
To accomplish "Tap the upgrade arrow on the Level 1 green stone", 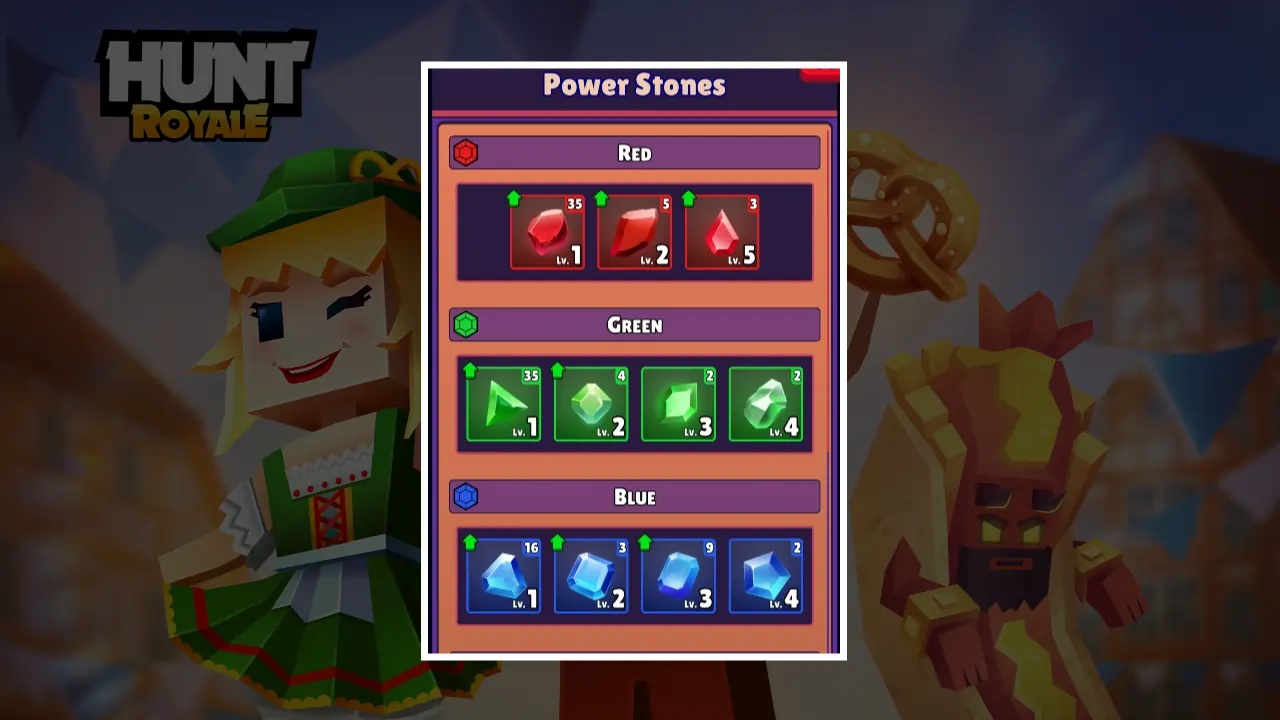I will (x=471, y=371).
